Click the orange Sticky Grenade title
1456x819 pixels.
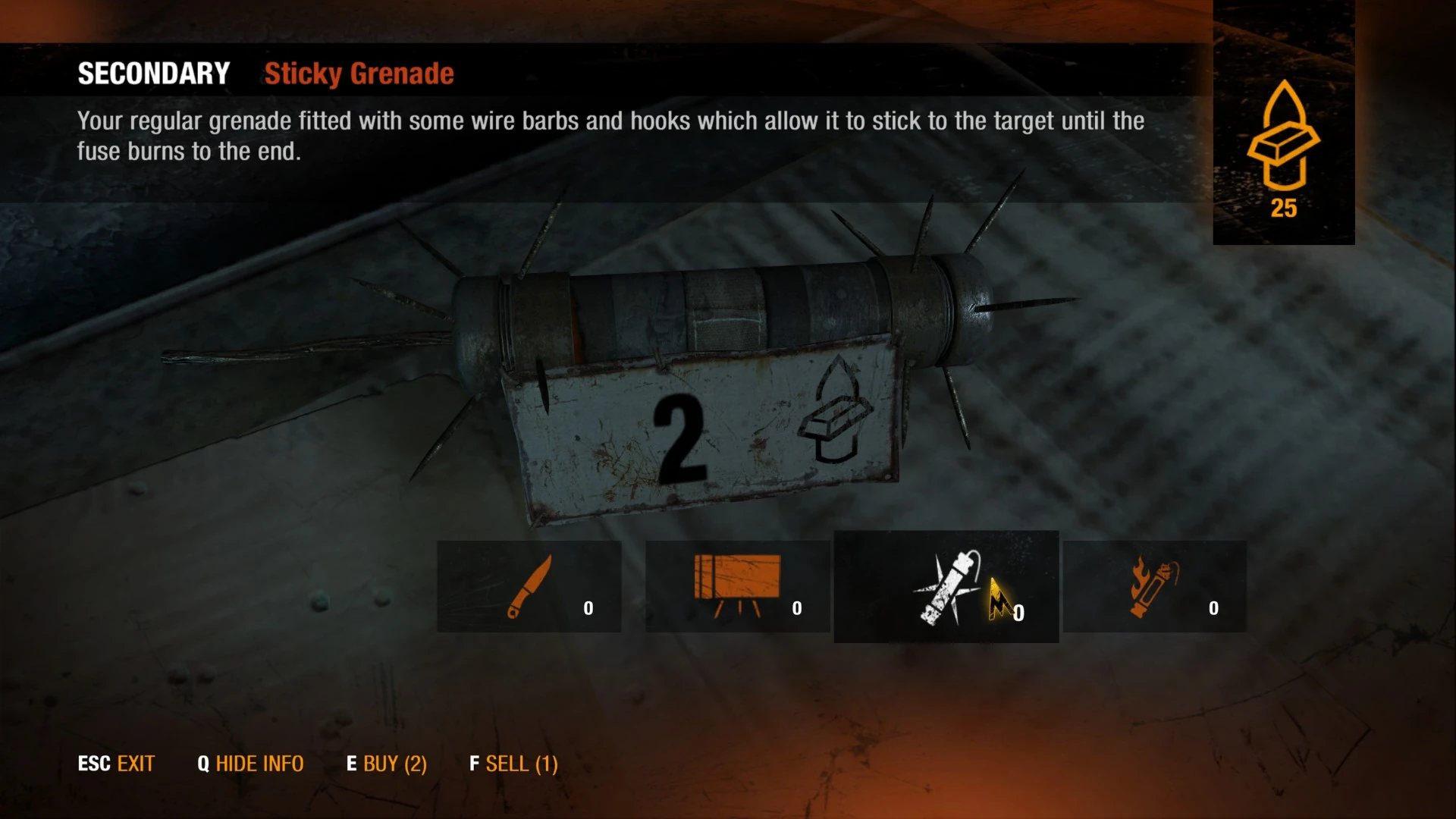point(359,74)
